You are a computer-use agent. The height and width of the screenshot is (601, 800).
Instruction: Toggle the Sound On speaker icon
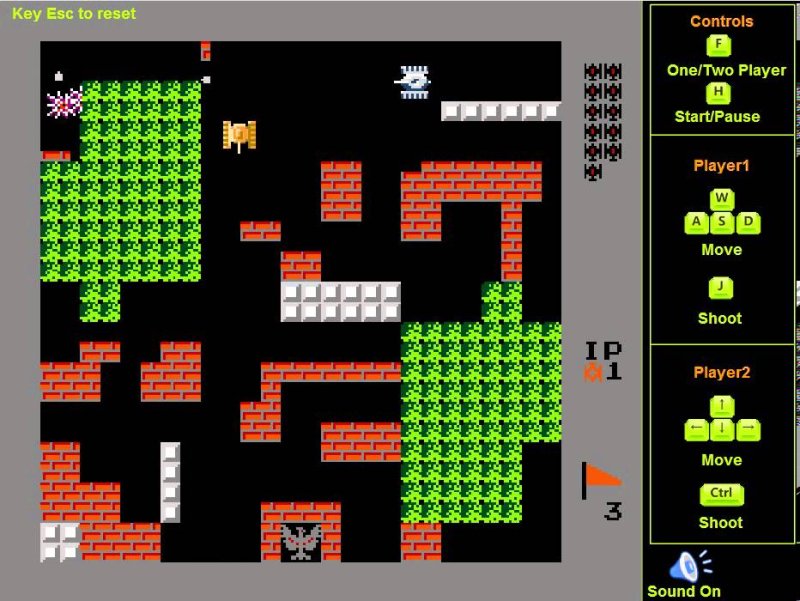pos(688,566)
